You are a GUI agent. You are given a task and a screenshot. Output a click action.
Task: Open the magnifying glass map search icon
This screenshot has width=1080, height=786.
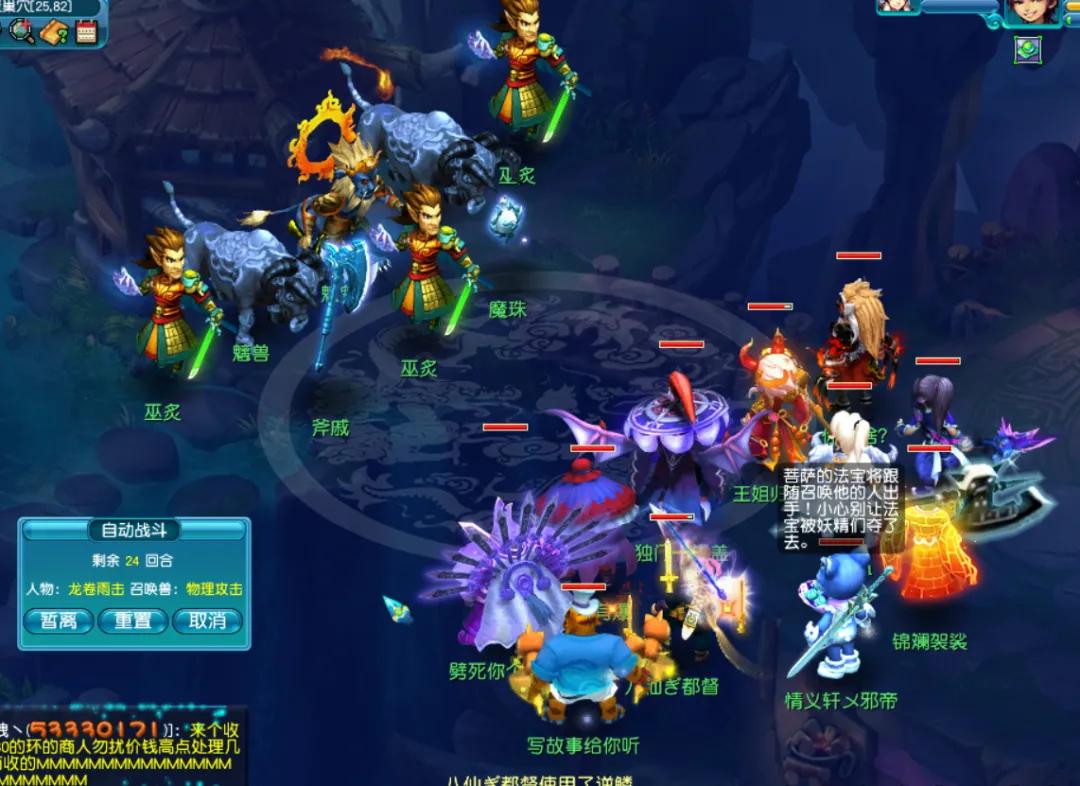click(21, 32)
